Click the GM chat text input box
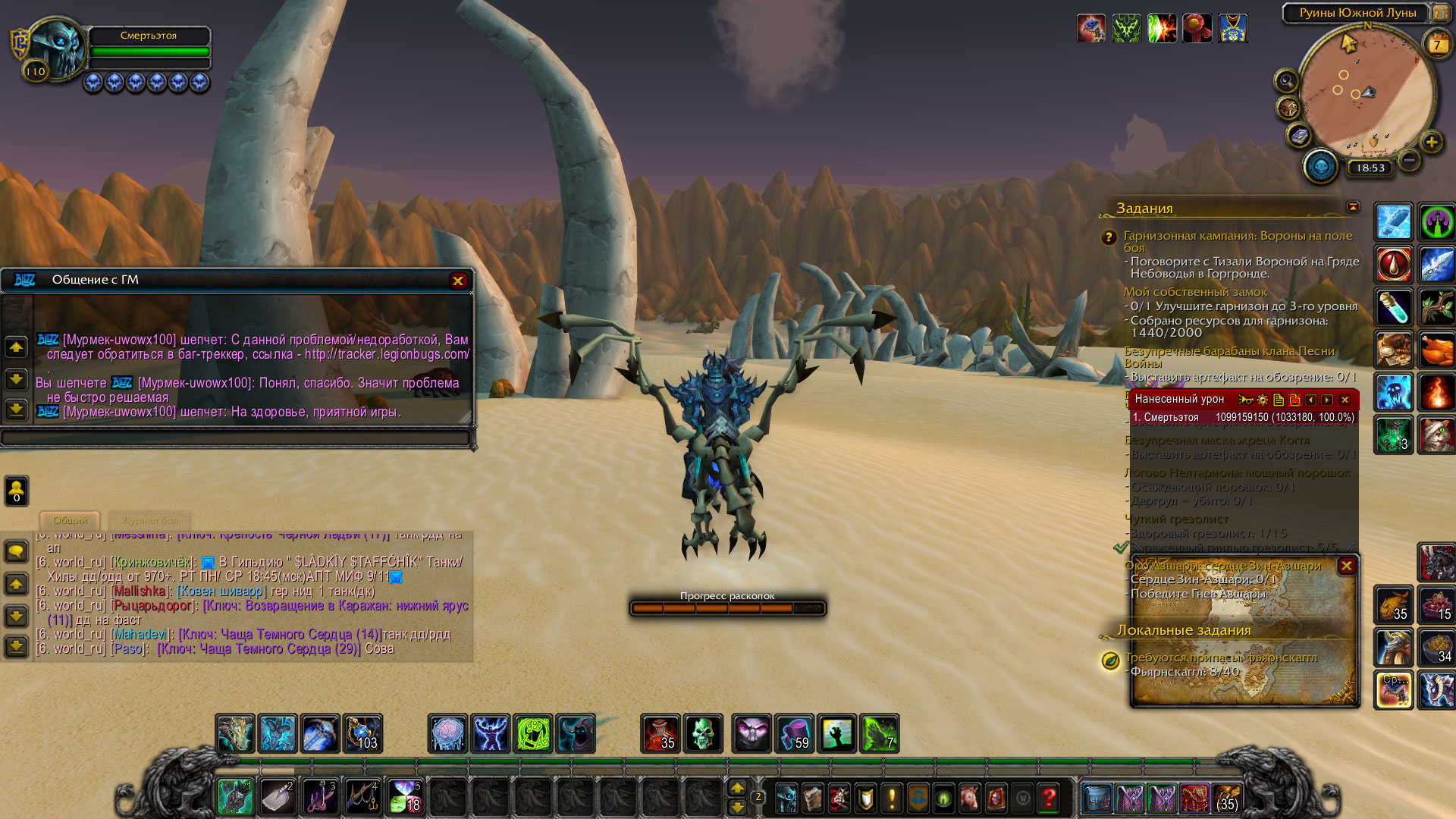The width and height of the screenshot is (1456, 819). tap(235, 438)
